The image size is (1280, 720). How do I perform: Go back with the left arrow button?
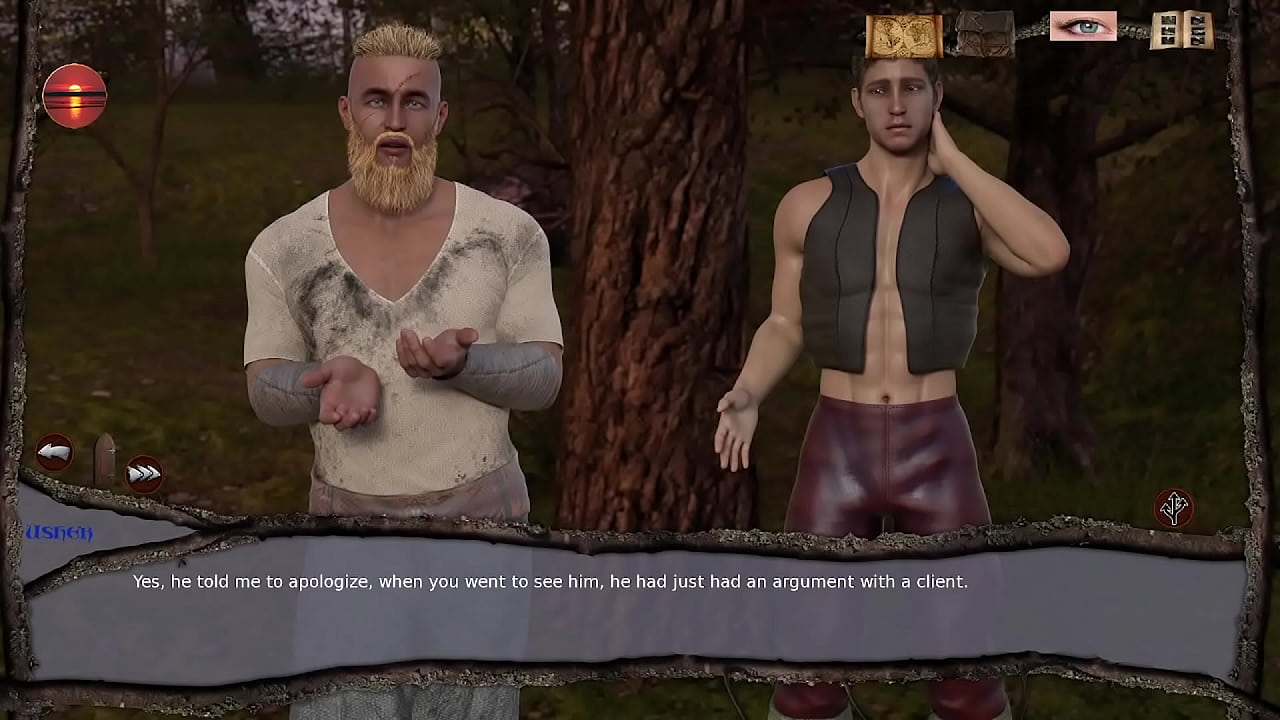[54, 453]
